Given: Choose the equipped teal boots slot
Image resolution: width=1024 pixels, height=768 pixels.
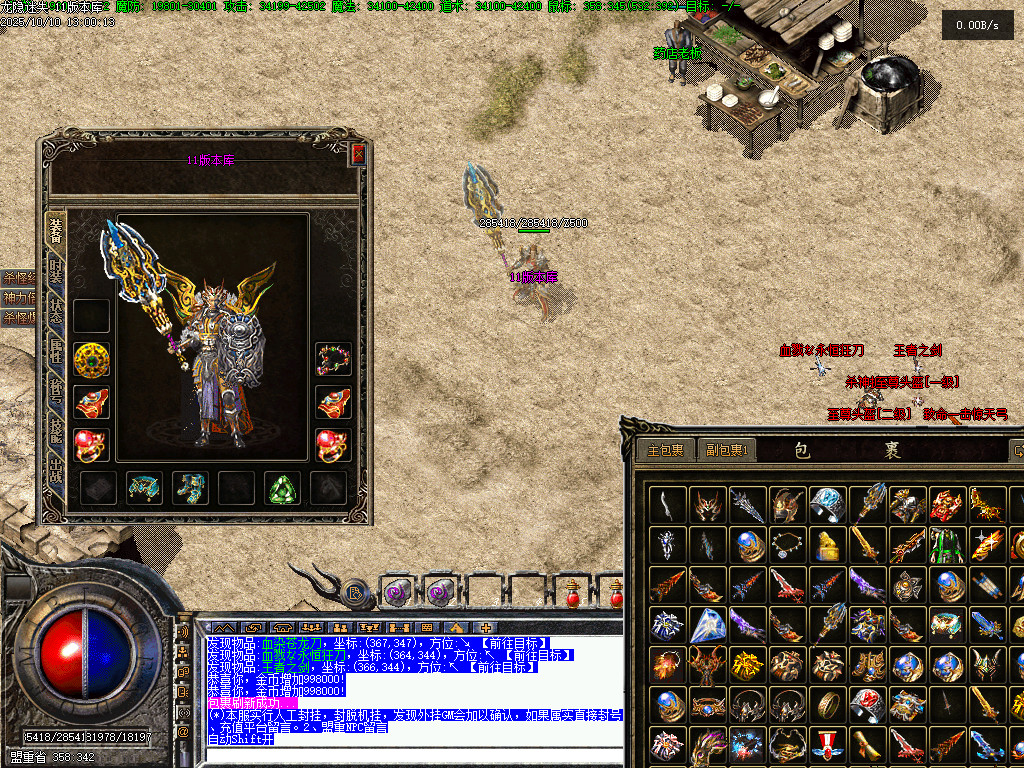Looking at the screenshot, I should pyautogui.click(x=190, y=488).
